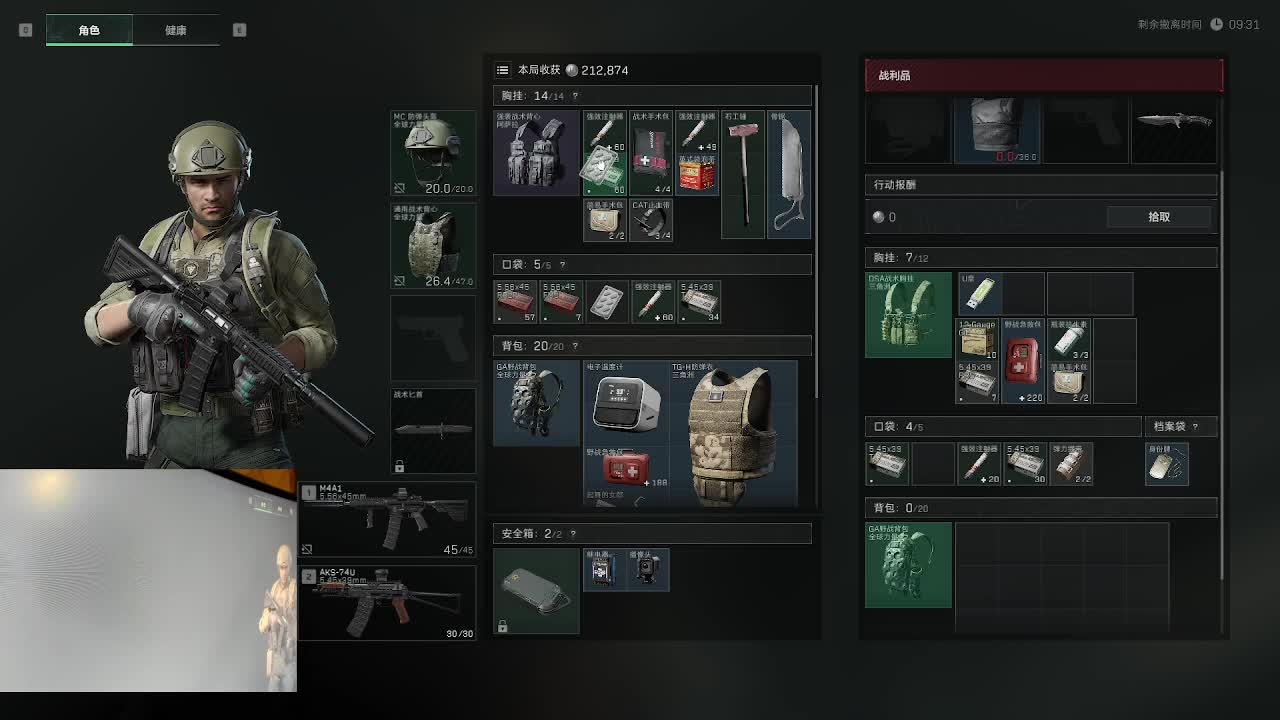
Task: Select the stone hammer in chest rig
Action: [743, 174]
